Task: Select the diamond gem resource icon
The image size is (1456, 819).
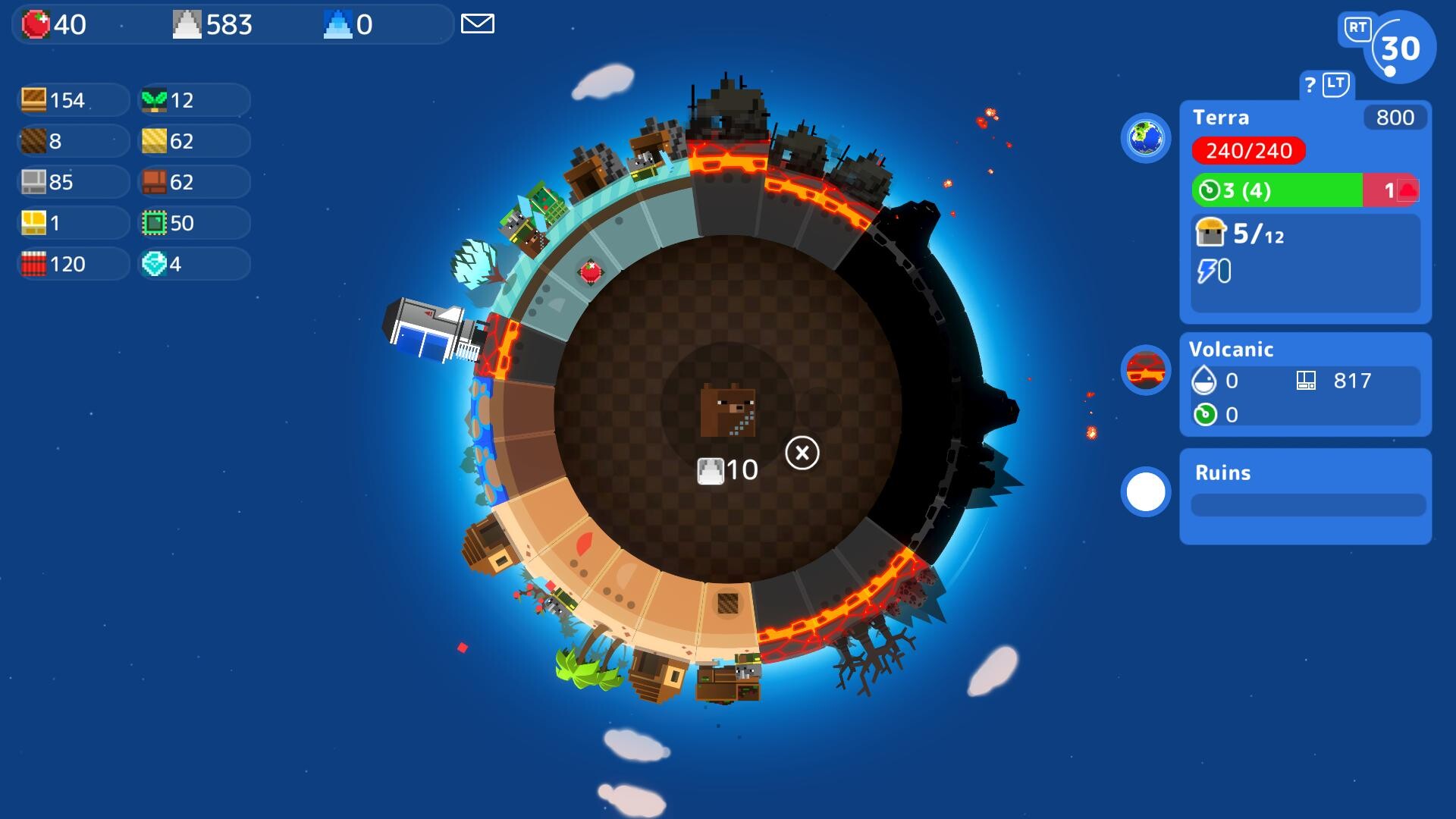Action: [153, 265]
